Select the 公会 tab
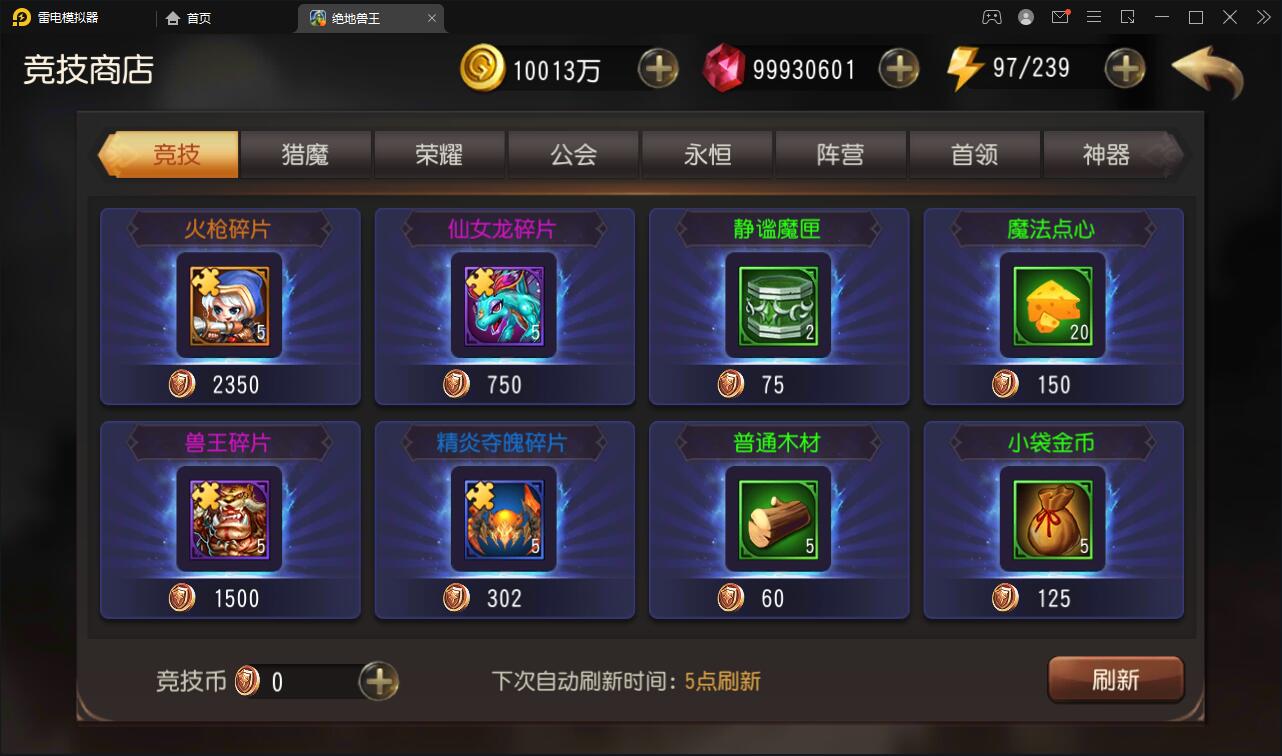Image resolution: width=1282 pixels, height=756 pixels. (x=572, y=155)
